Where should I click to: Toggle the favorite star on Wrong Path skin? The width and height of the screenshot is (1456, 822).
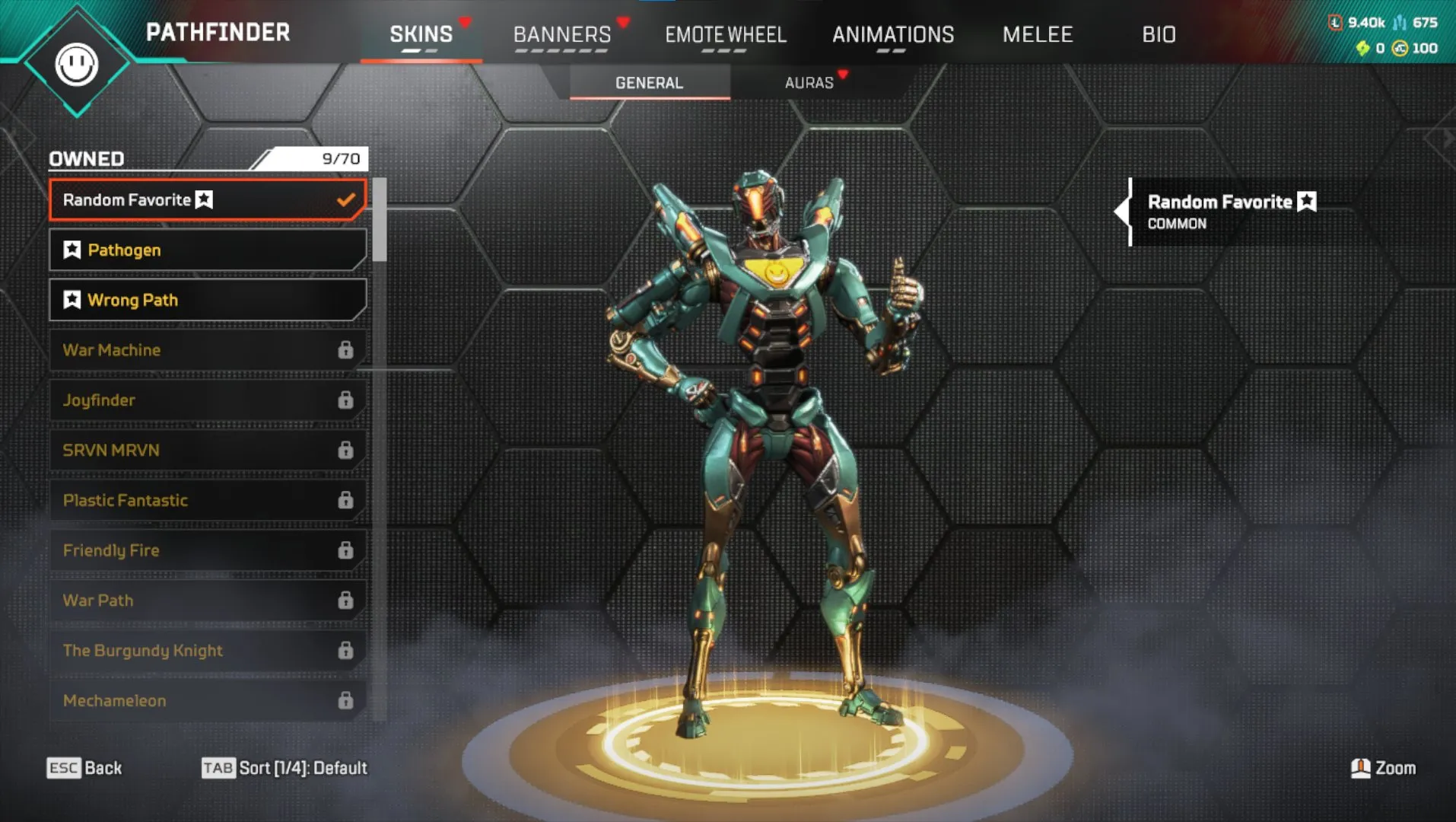coord(71,299)
